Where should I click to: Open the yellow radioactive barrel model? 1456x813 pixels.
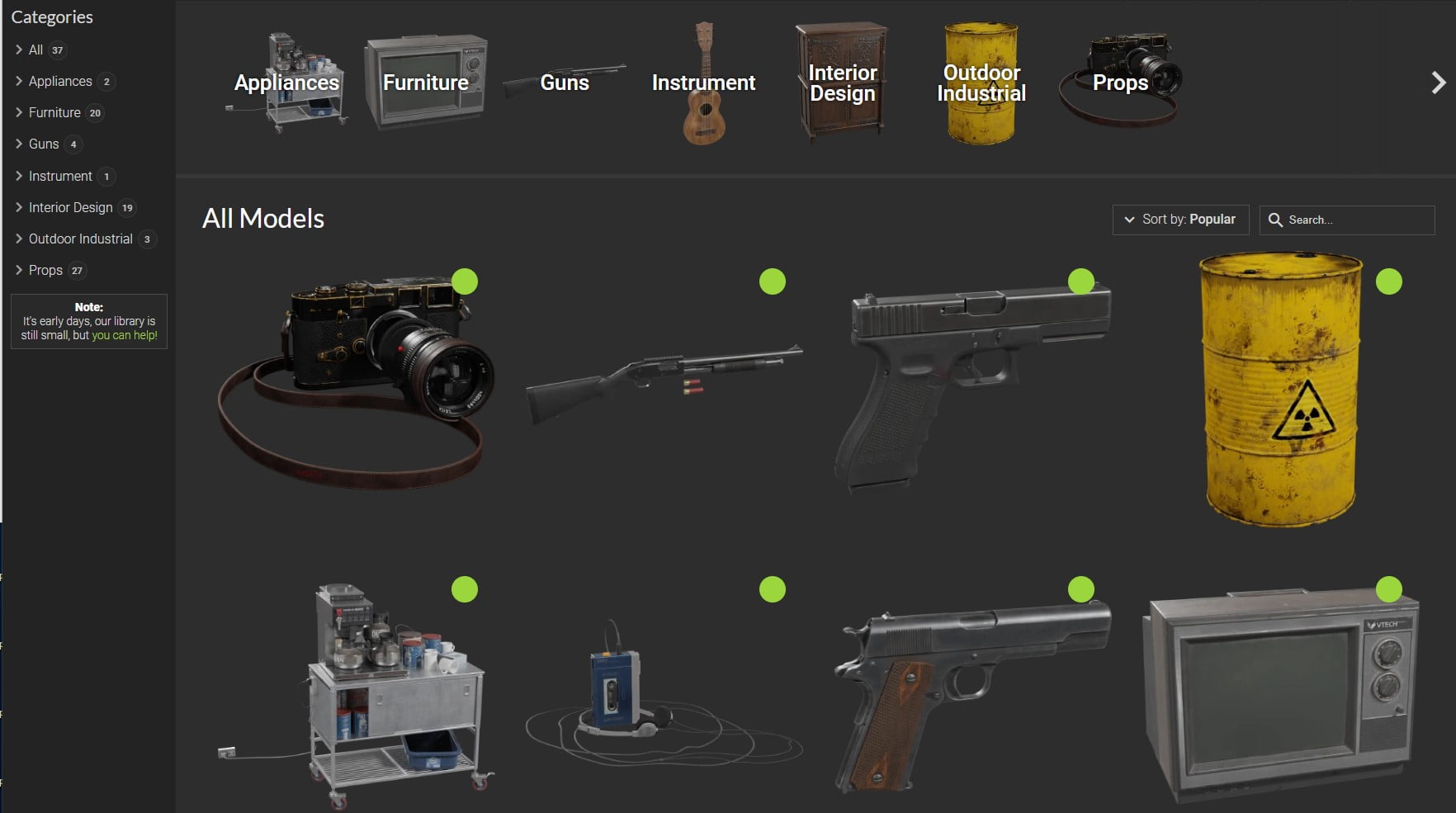[1280, 388]
